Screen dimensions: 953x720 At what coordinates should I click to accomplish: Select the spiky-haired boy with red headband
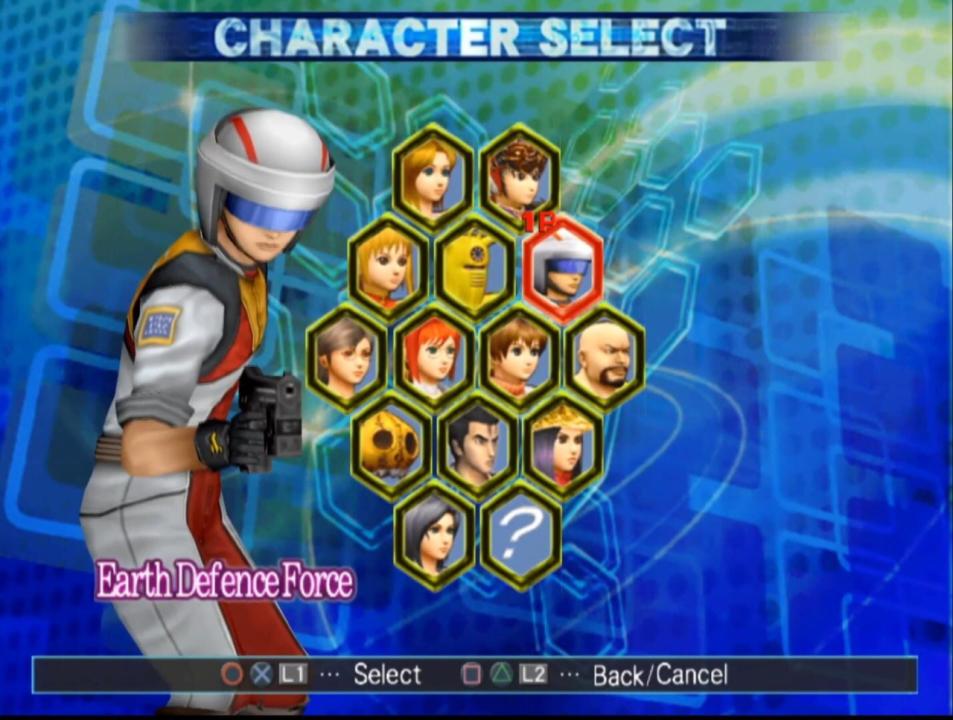(x=520, y=178)
